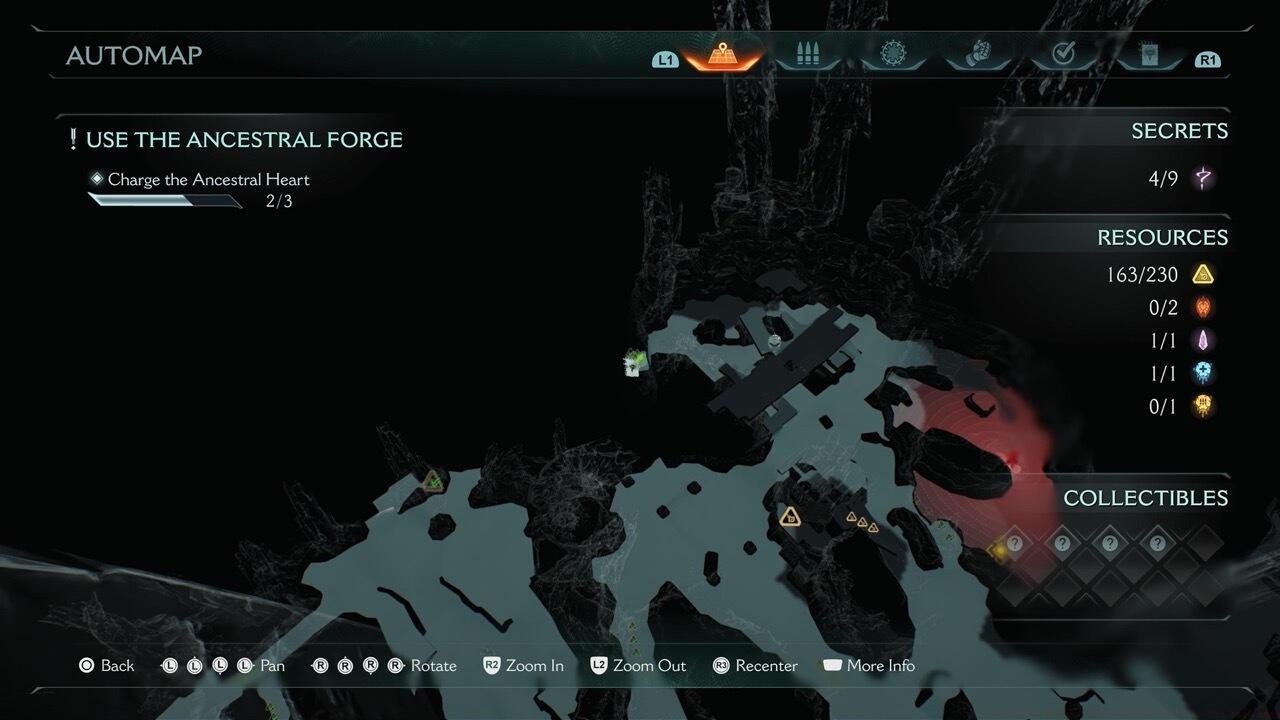
Task: Switch to the clenched fist tab
Action: pos(978,55)
